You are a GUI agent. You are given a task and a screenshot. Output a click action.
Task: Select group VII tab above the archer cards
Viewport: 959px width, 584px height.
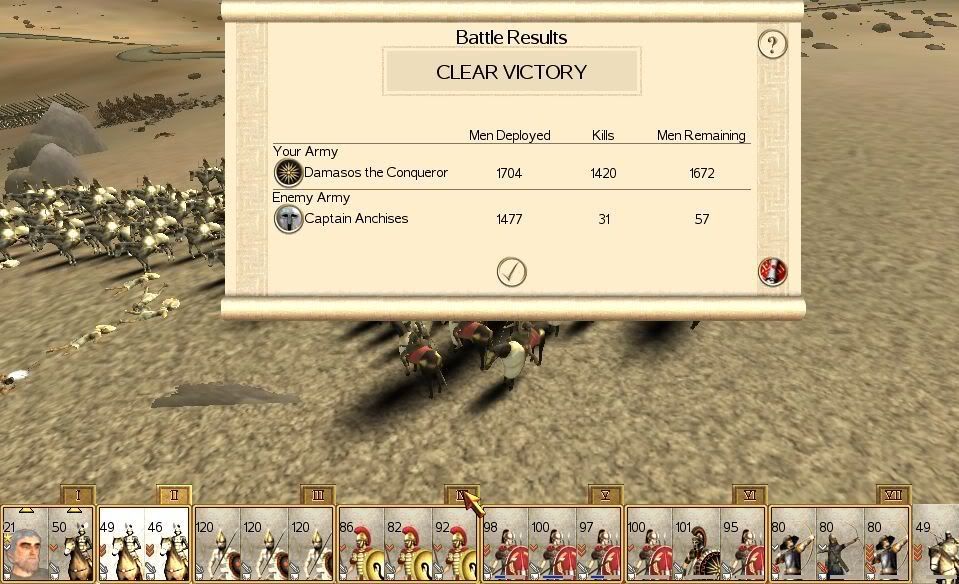(893, 495)
